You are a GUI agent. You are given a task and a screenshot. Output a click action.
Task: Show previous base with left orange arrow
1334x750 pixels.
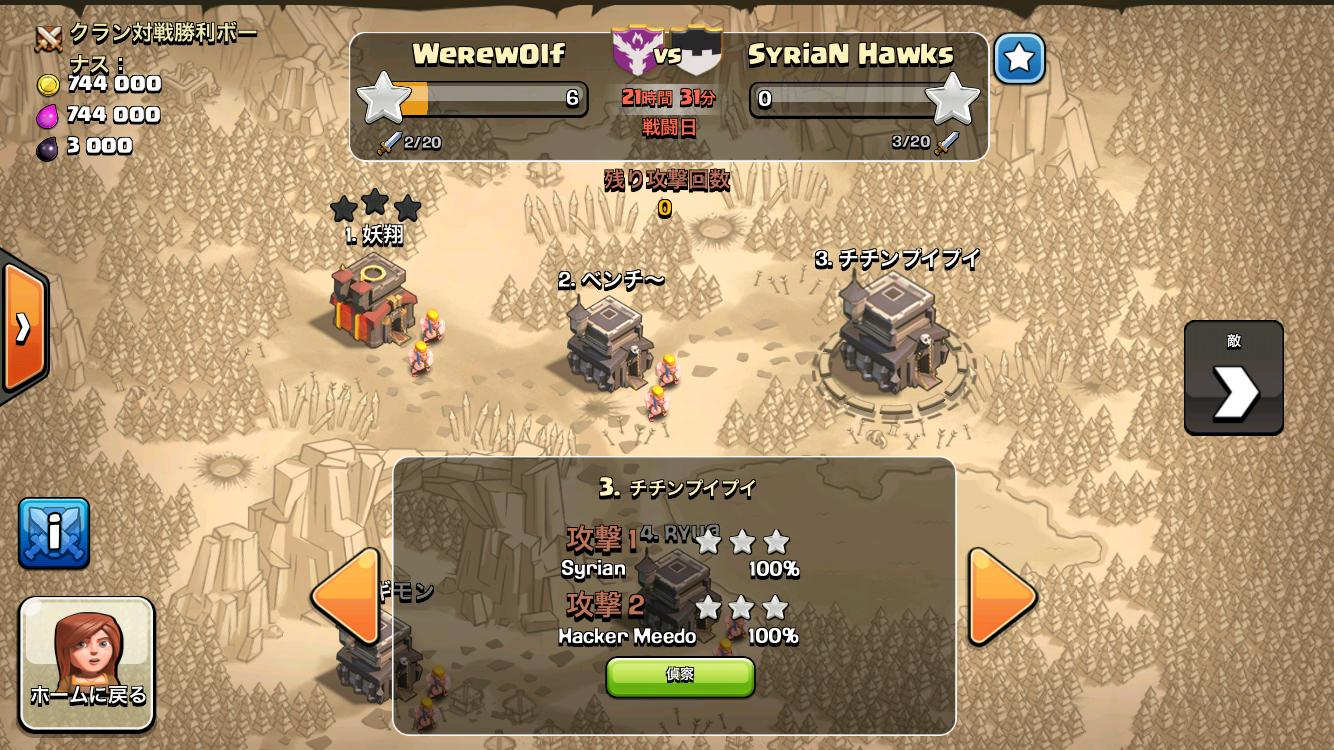coord(346,596)
